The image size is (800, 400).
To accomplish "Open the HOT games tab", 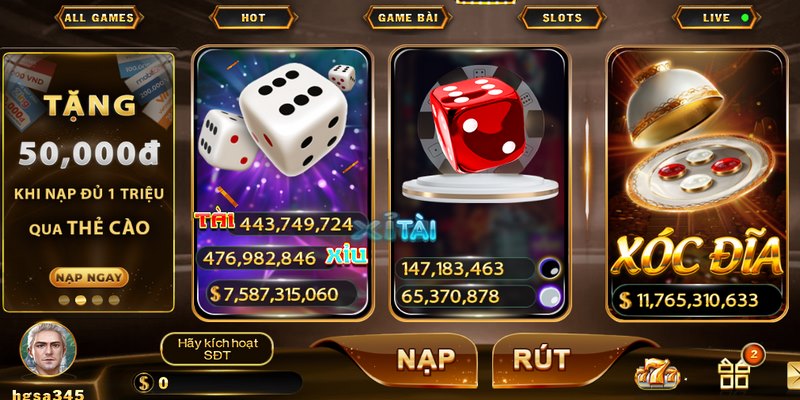I will pyautogui.click(x=253, y=18).
